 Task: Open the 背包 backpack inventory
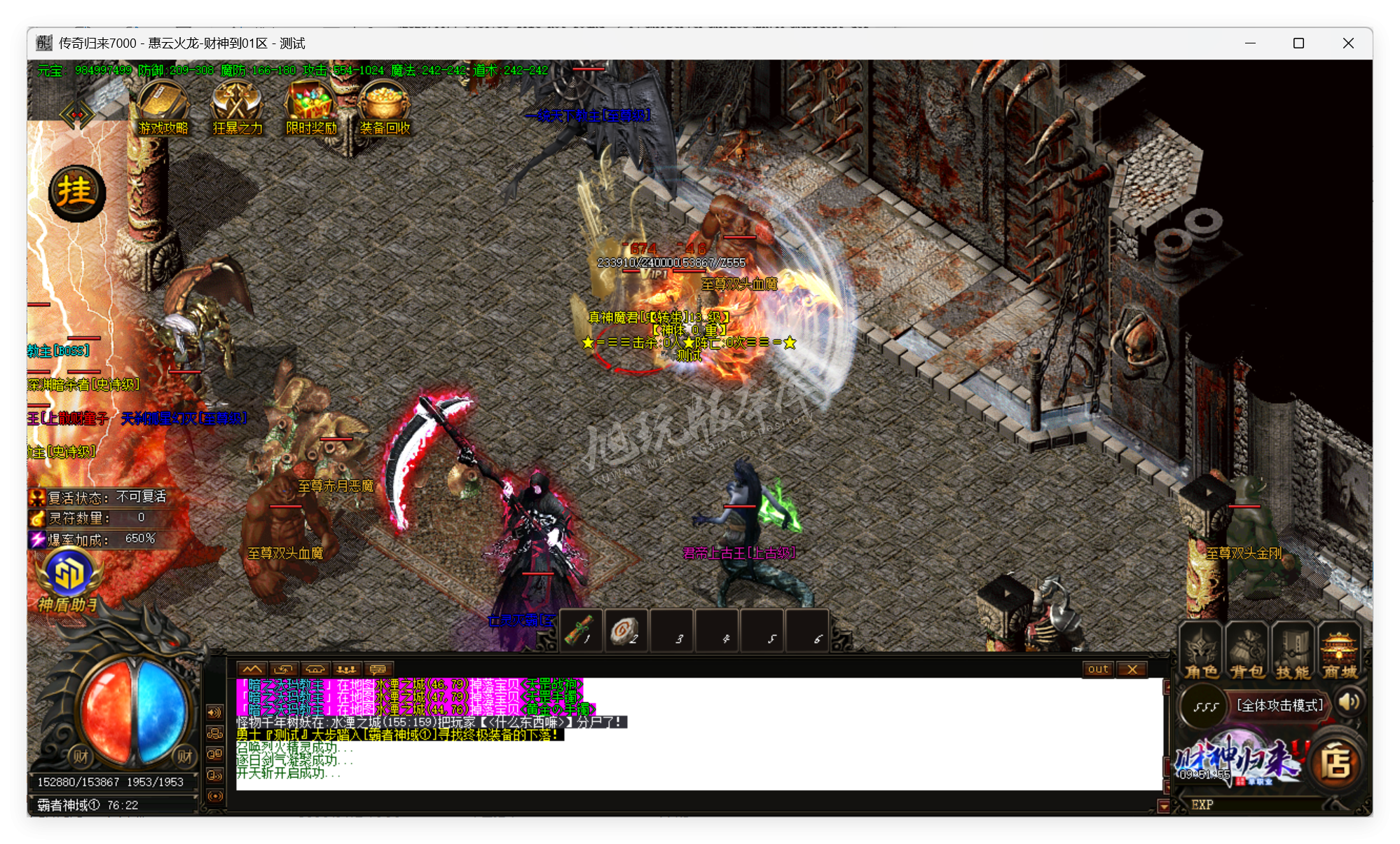[1247, 652]
